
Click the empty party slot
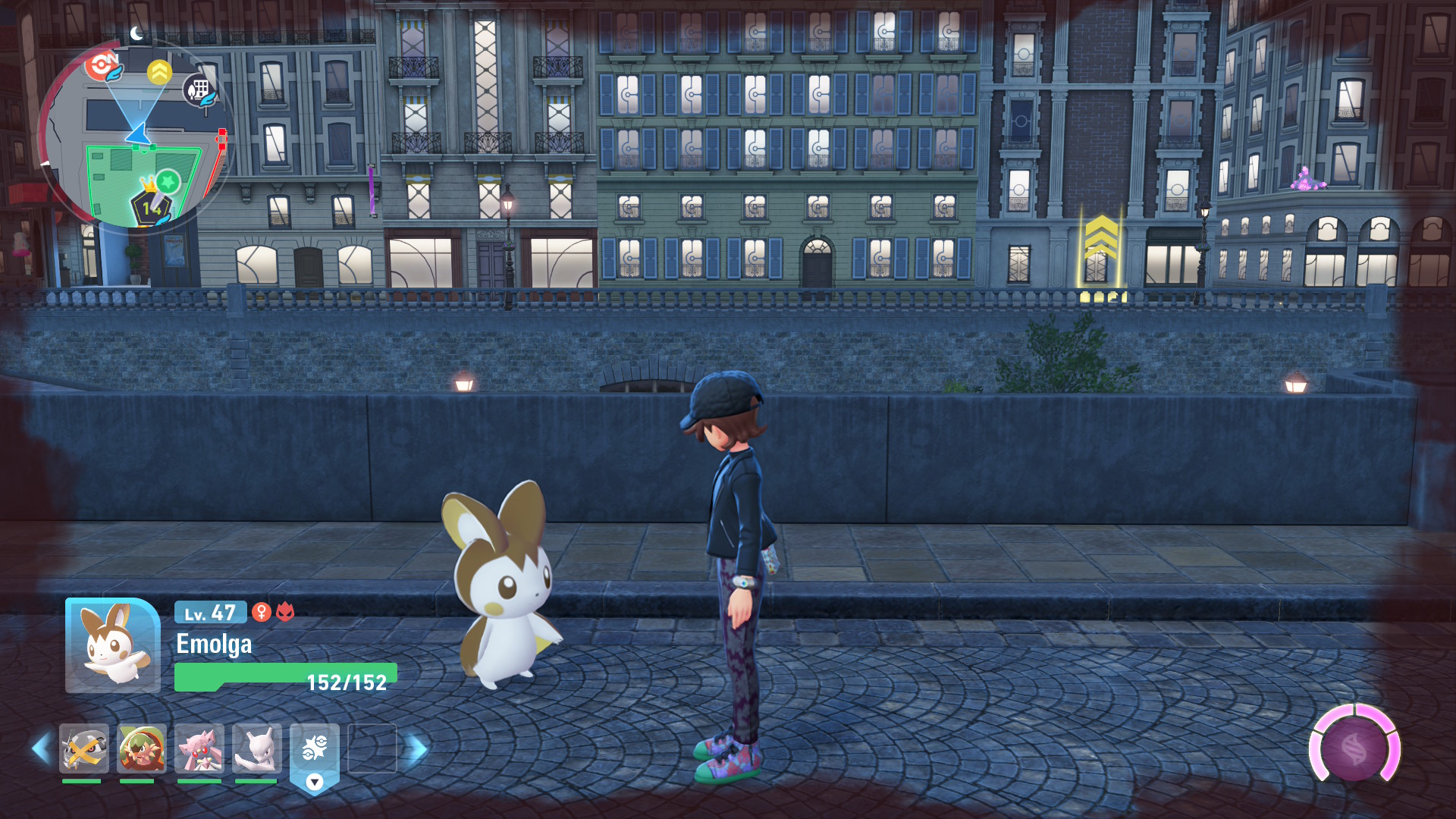[x=372, y=748]
